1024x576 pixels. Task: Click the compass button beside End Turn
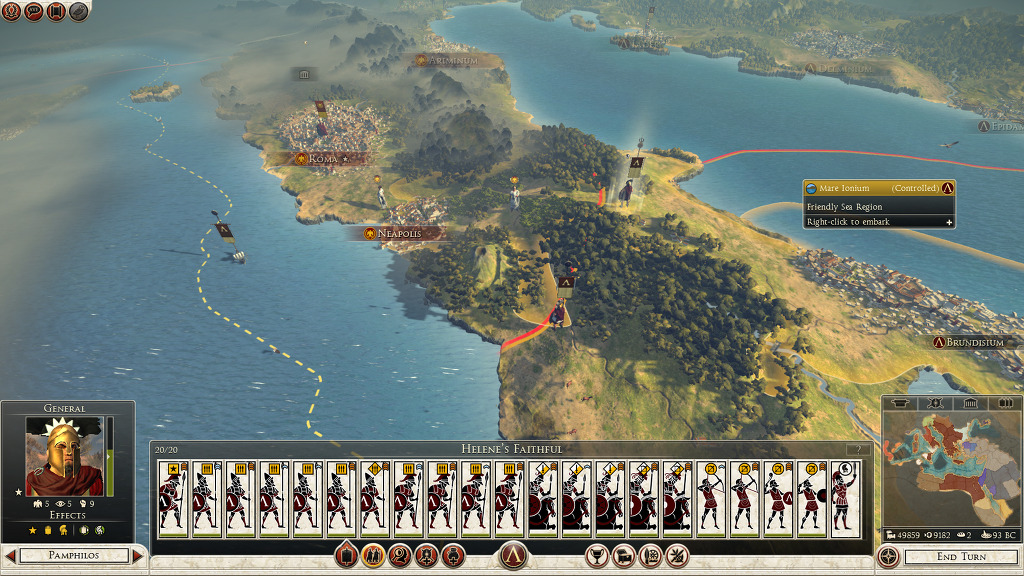[x=887, y=556]
